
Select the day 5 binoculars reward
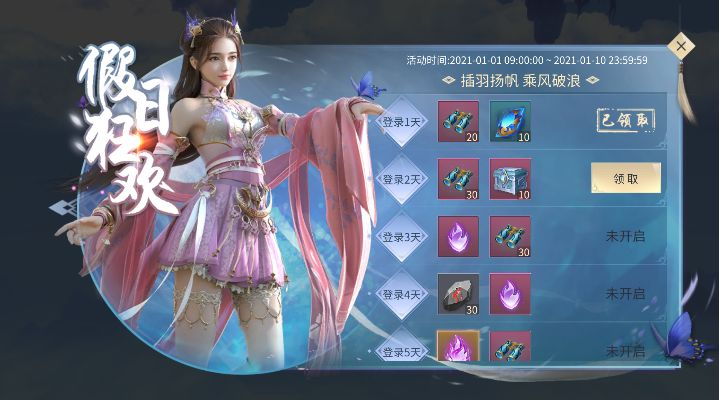pos(510,347)
